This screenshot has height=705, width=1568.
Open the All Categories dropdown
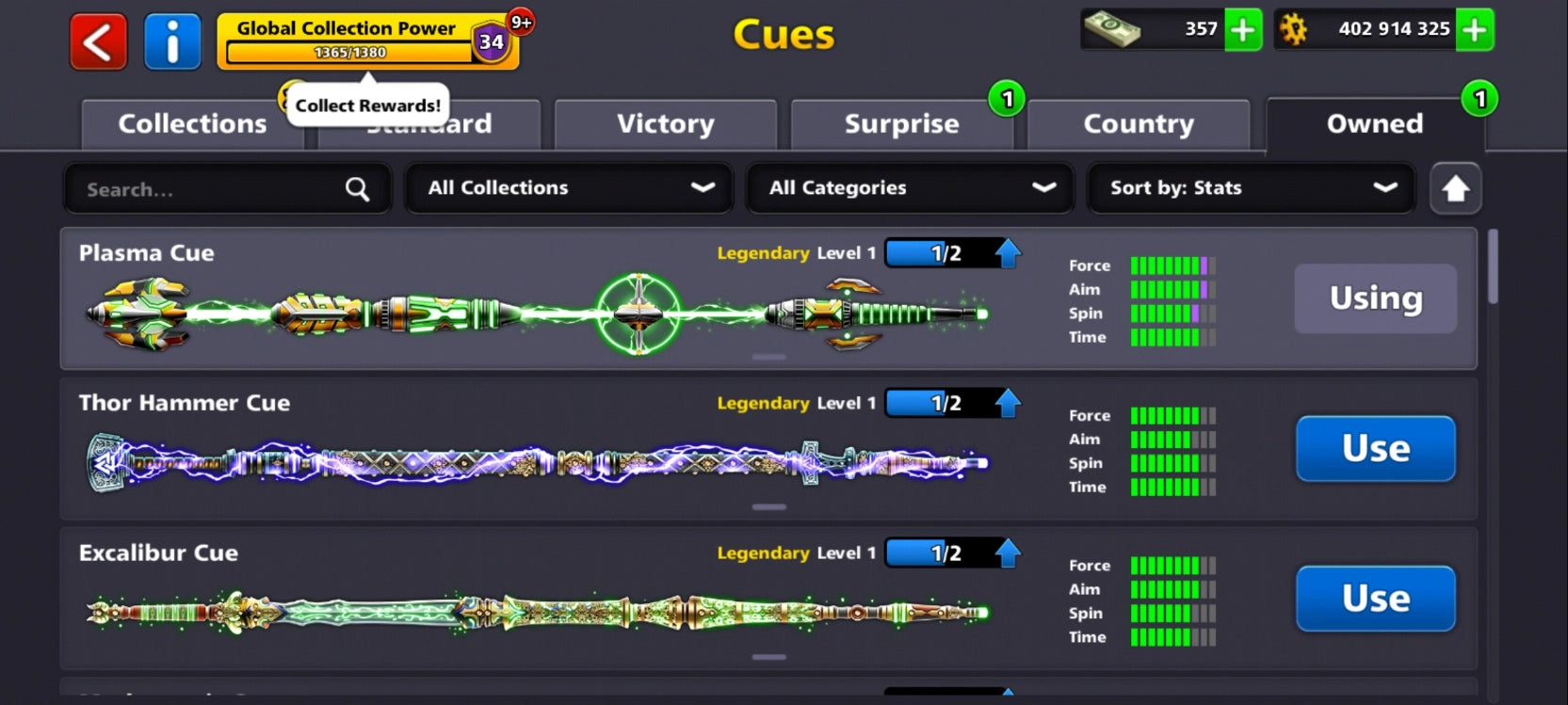pyautogui.click(x=908, y=188)
